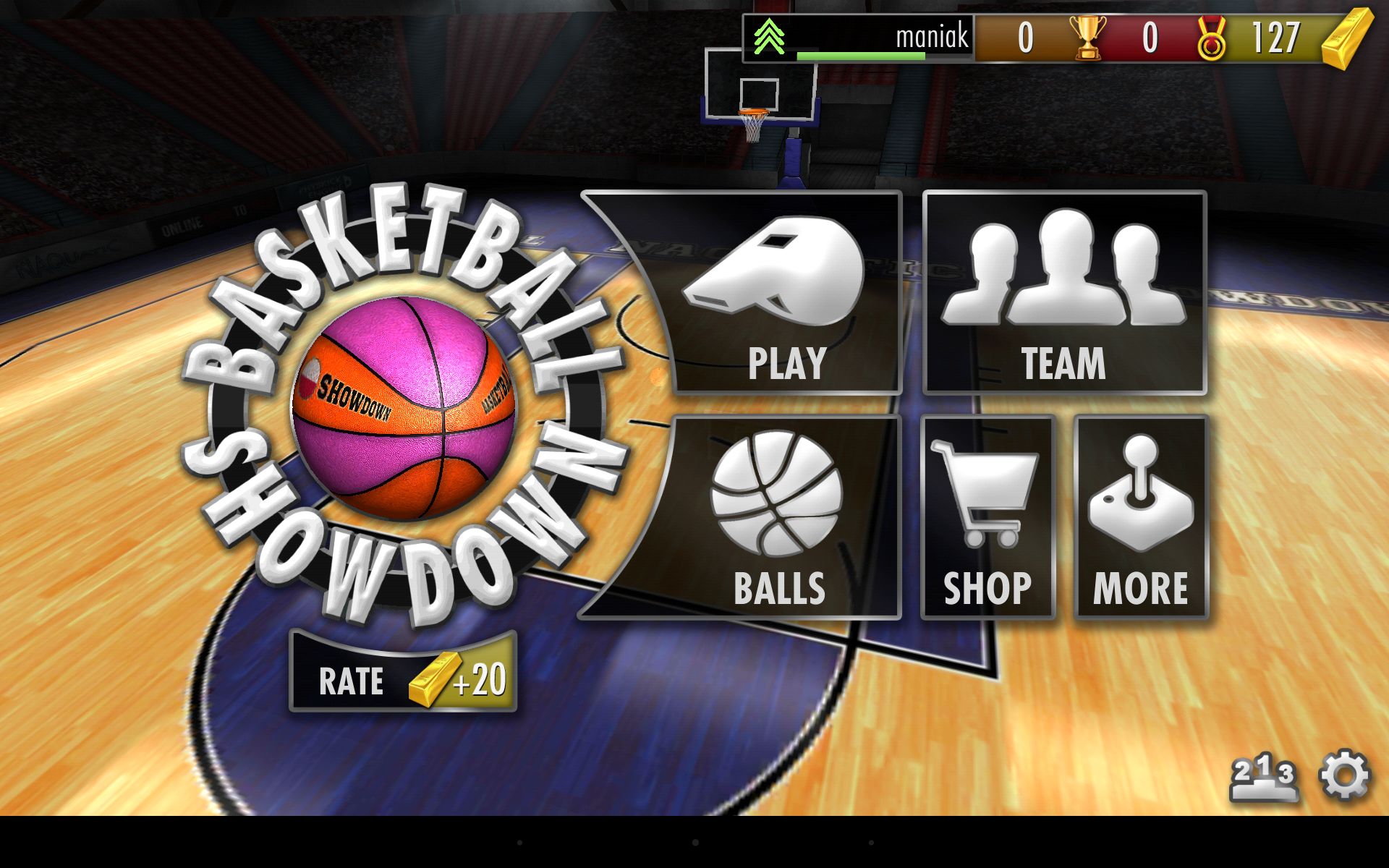
Task: Click the maniak player profile bar
Action: point(859,38)
